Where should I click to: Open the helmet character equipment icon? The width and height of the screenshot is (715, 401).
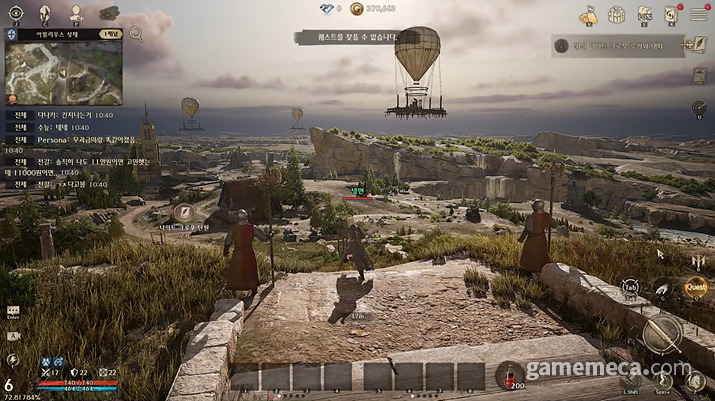point(46,14)
